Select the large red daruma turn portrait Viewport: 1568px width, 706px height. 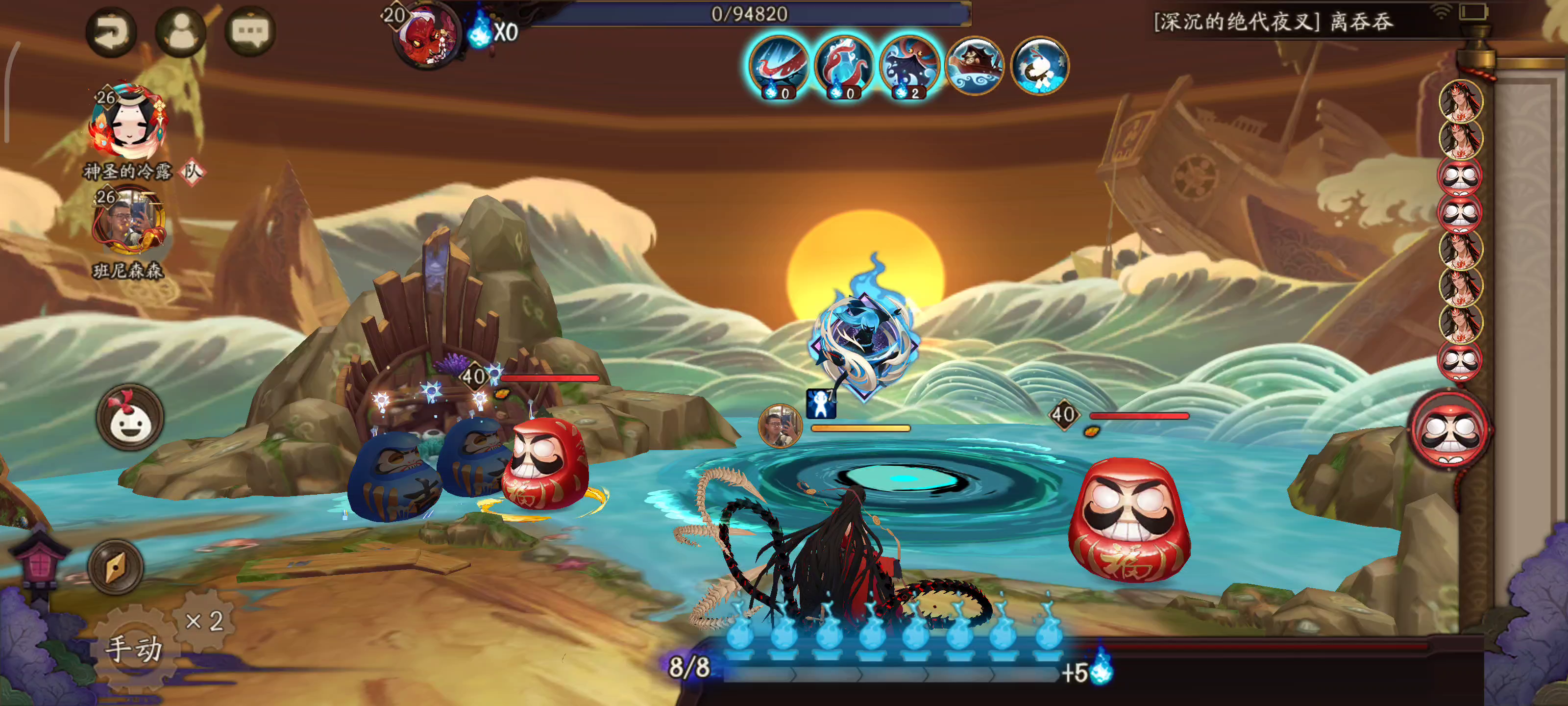coord(1450,430)
